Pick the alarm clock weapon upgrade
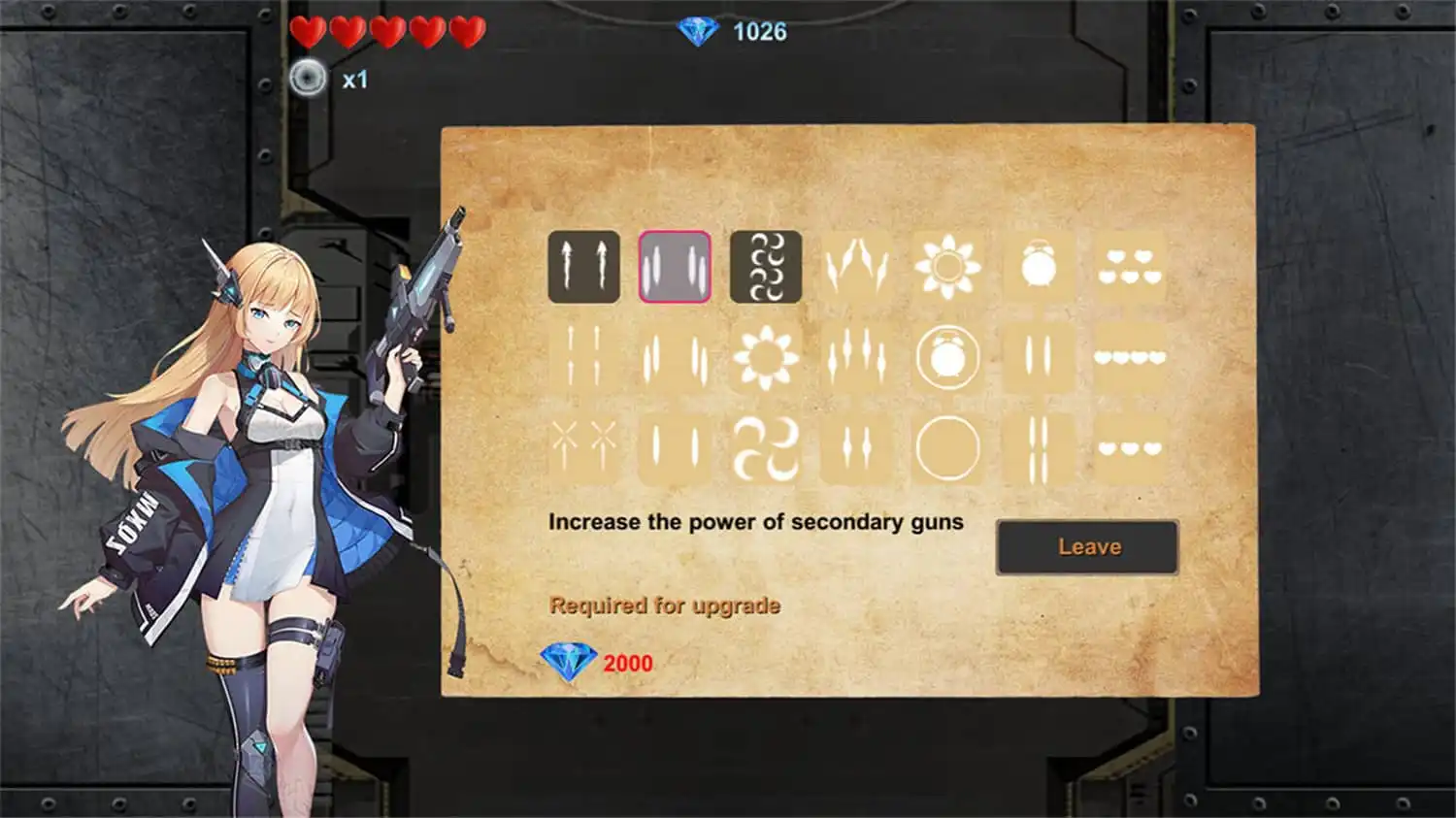Screen dimensions: 1456x818 [x=1041, y=262]
